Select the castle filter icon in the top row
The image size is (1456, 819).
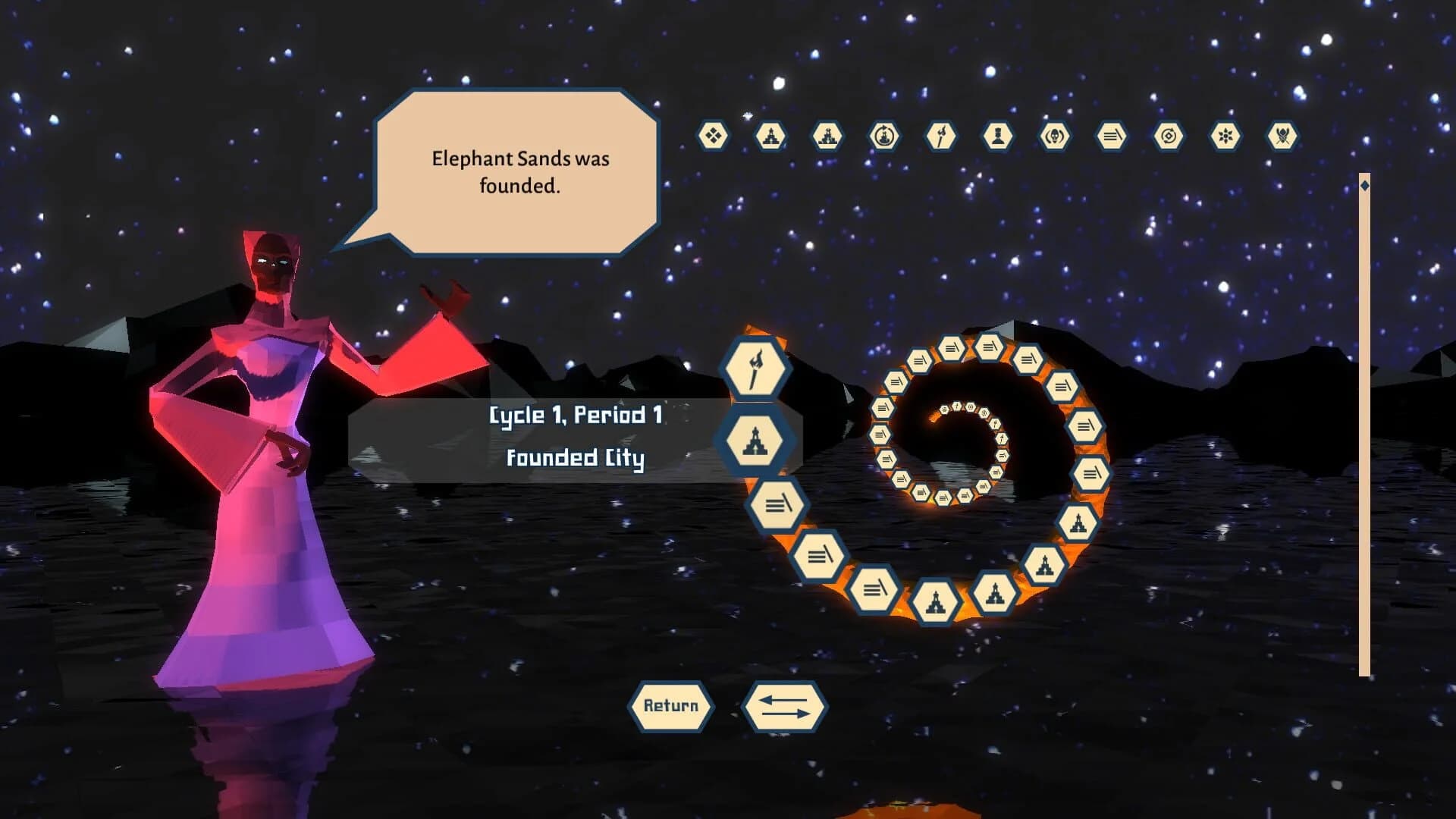828,135
